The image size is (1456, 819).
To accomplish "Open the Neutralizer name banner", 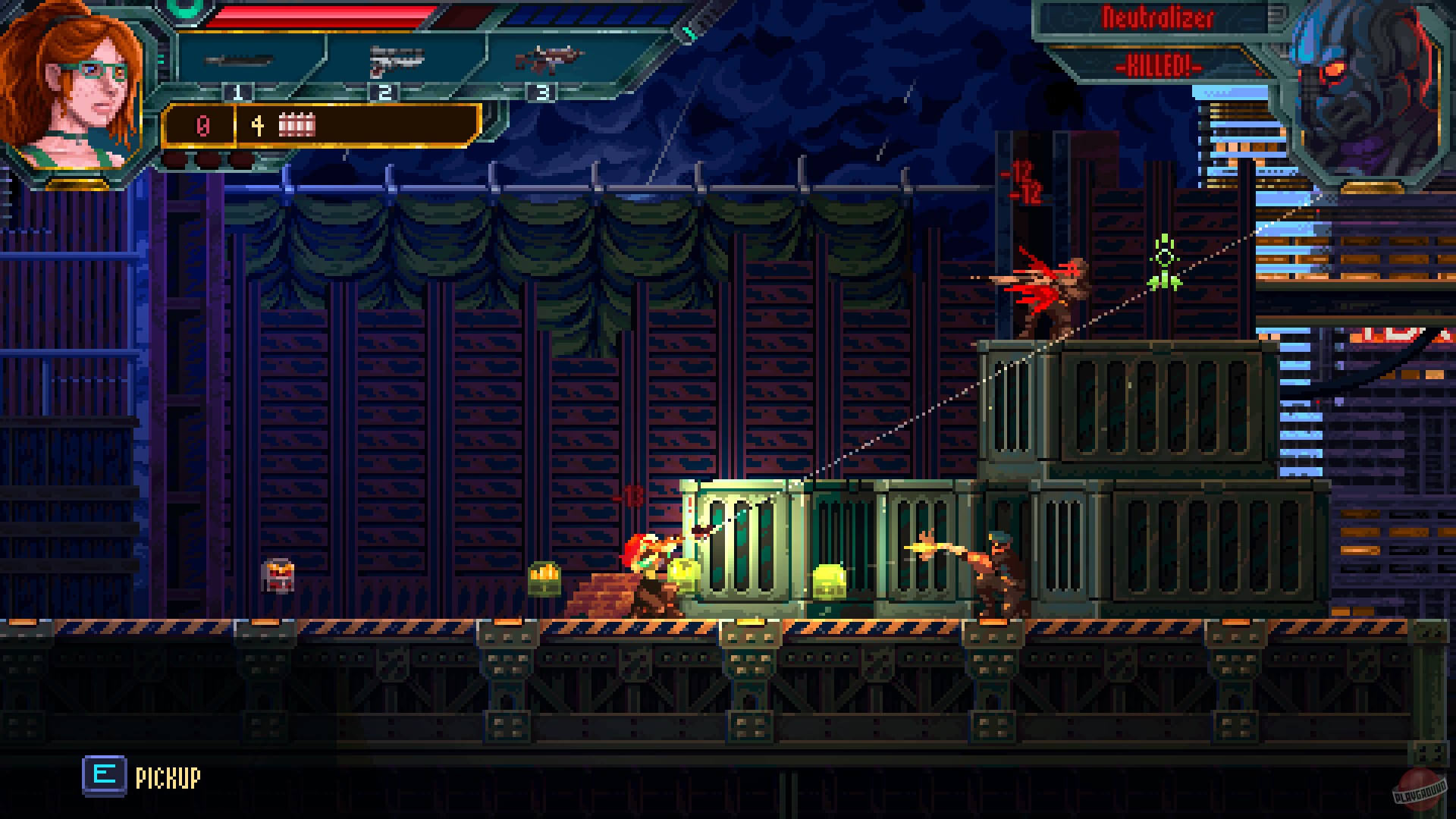I will pos(1159,17).
